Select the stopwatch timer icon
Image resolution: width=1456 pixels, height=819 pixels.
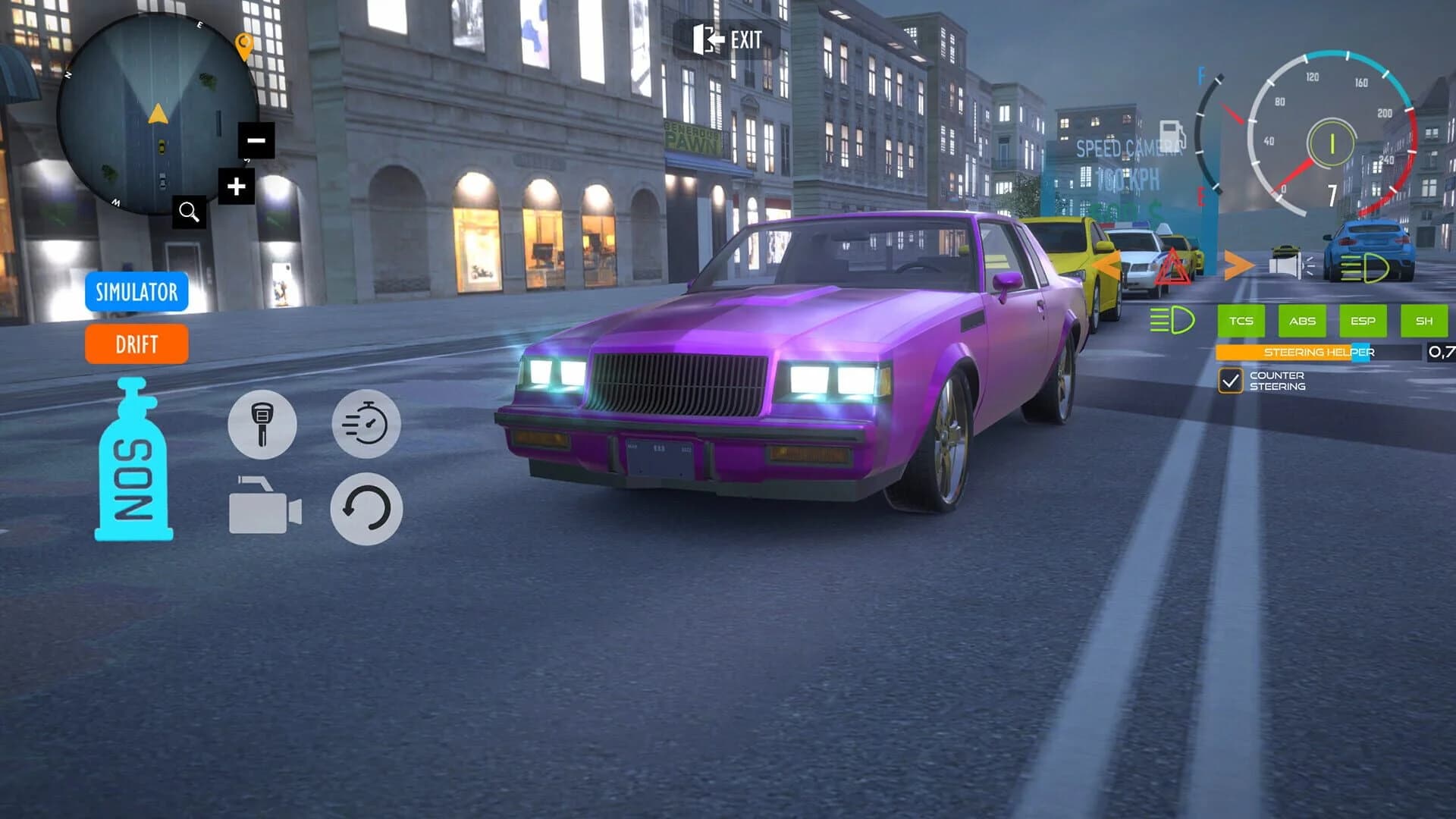pyautogui.click(x=366, y=425)
